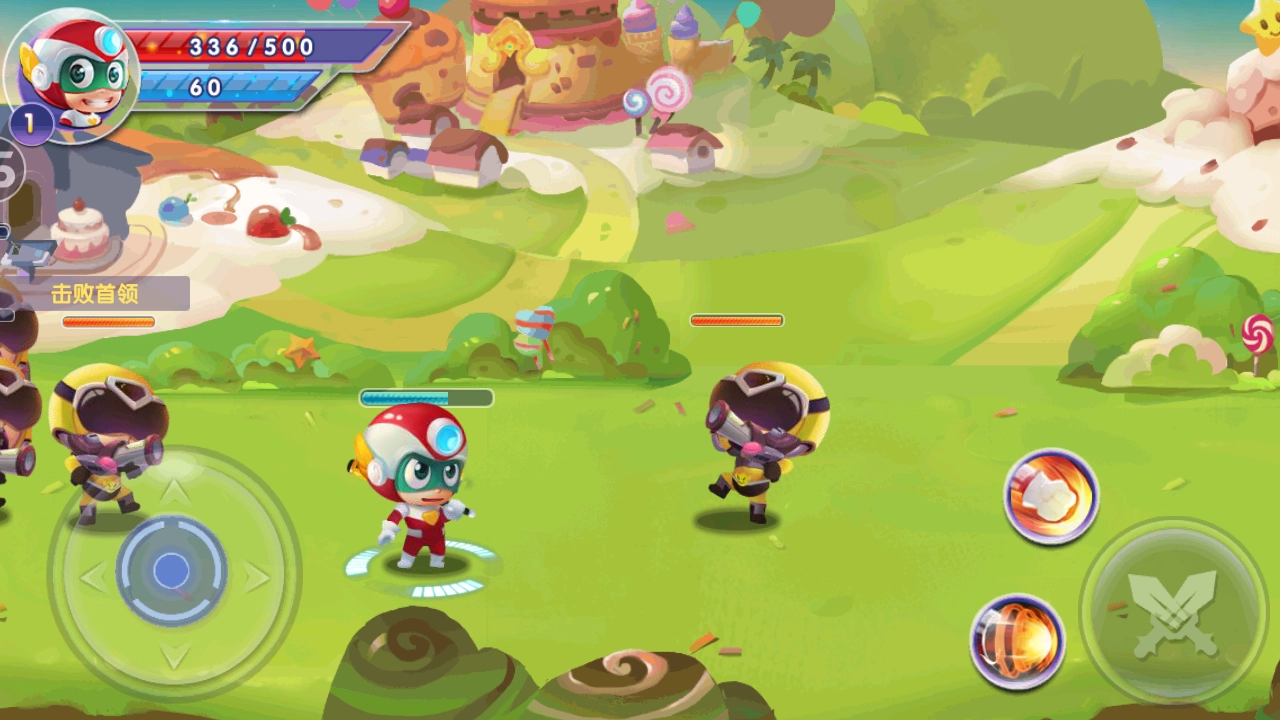The height and width of the screenshot is (720, 1280).
Task: Activate the flaming fist punch skill
Action: click(1051, 496)
